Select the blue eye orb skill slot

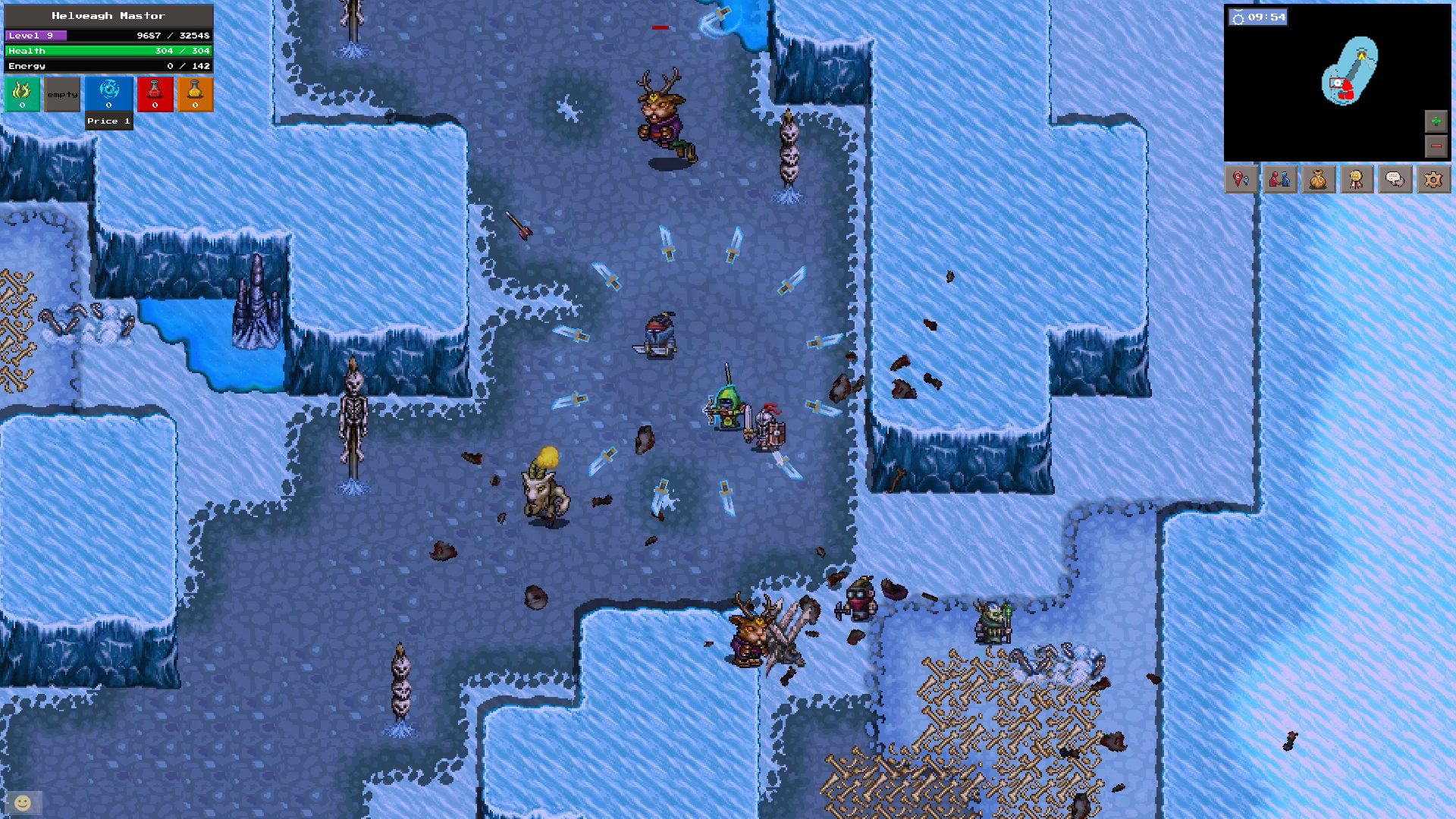(x=108, y=94)
